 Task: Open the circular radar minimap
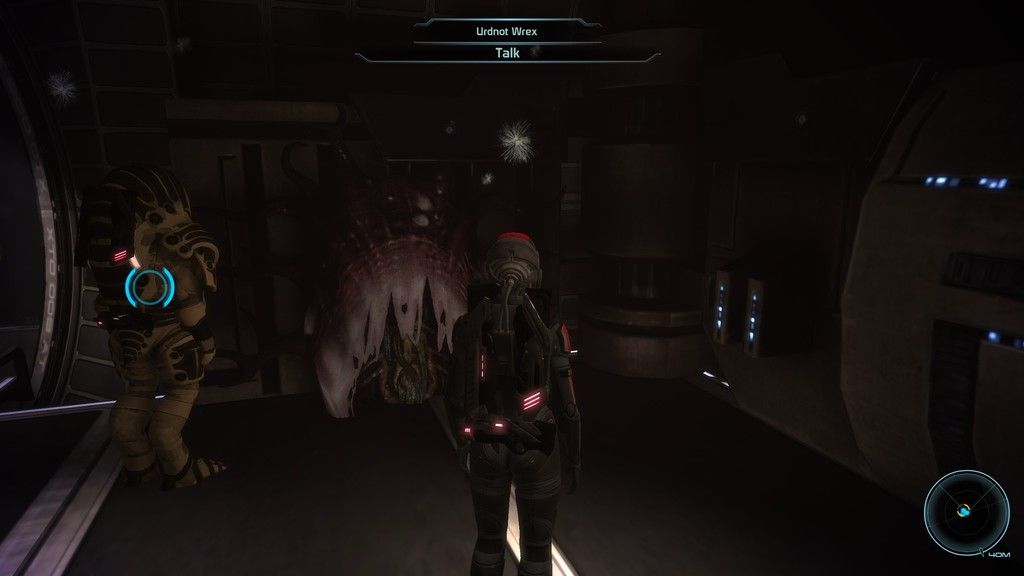pos(965,512)
